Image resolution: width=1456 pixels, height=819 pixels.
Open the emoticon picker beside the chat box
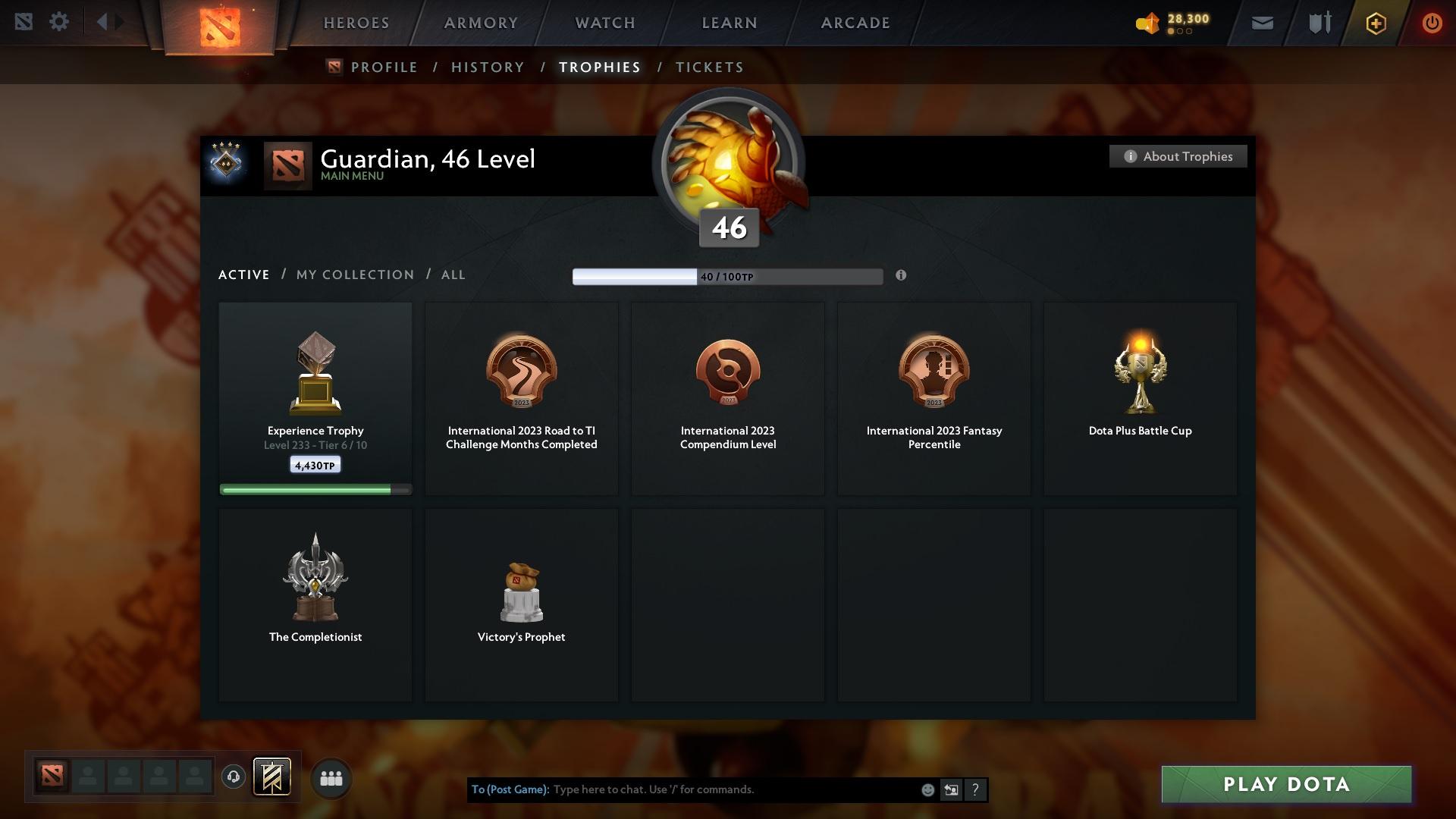click(927, 789)
